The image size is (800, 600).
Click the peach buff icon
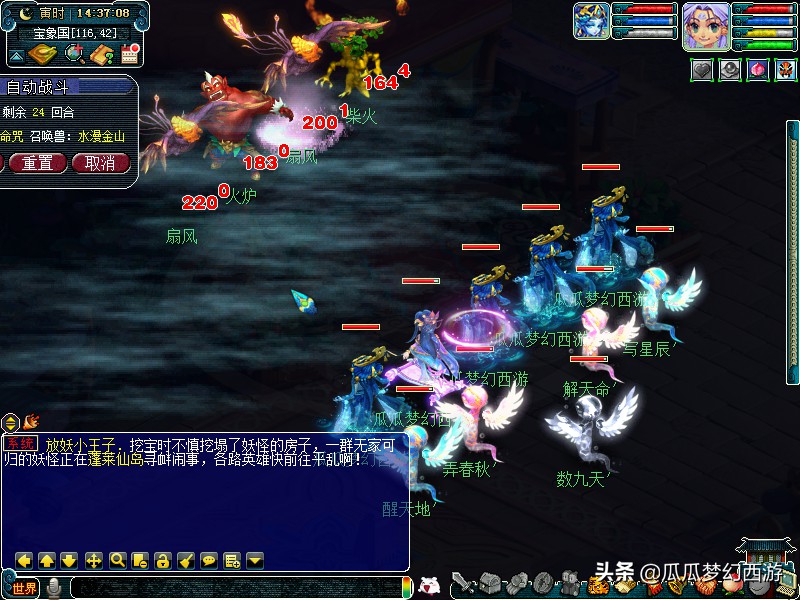click(758, 71)
